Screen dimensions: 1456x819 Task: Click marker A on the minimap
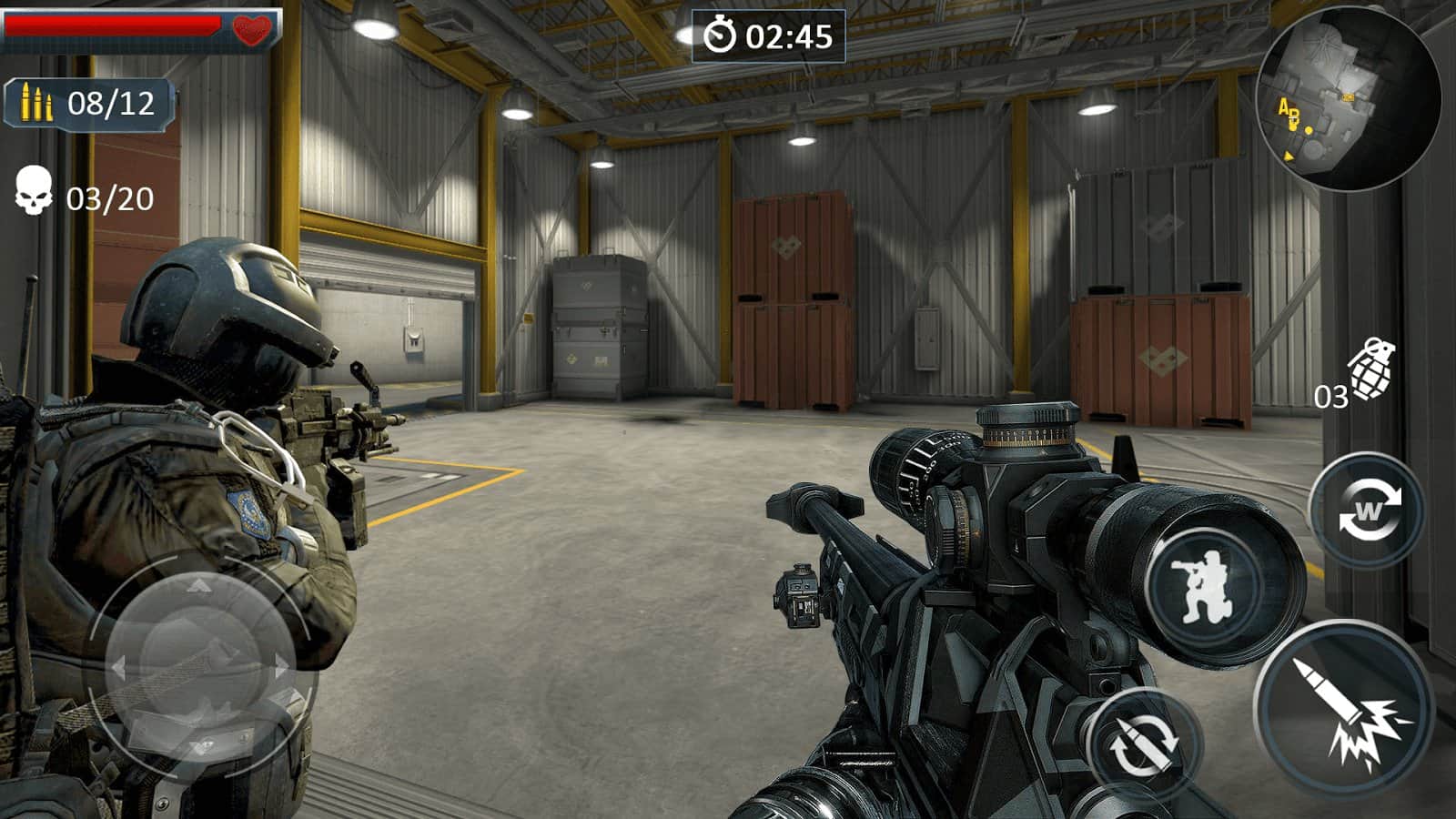[x=1284, y=106]
